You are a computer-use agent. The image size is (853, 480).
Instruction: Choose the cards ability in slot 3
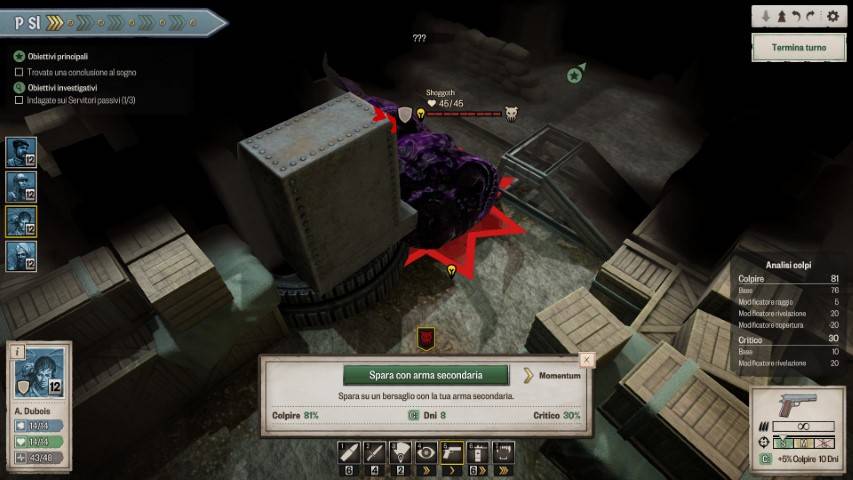400,452
